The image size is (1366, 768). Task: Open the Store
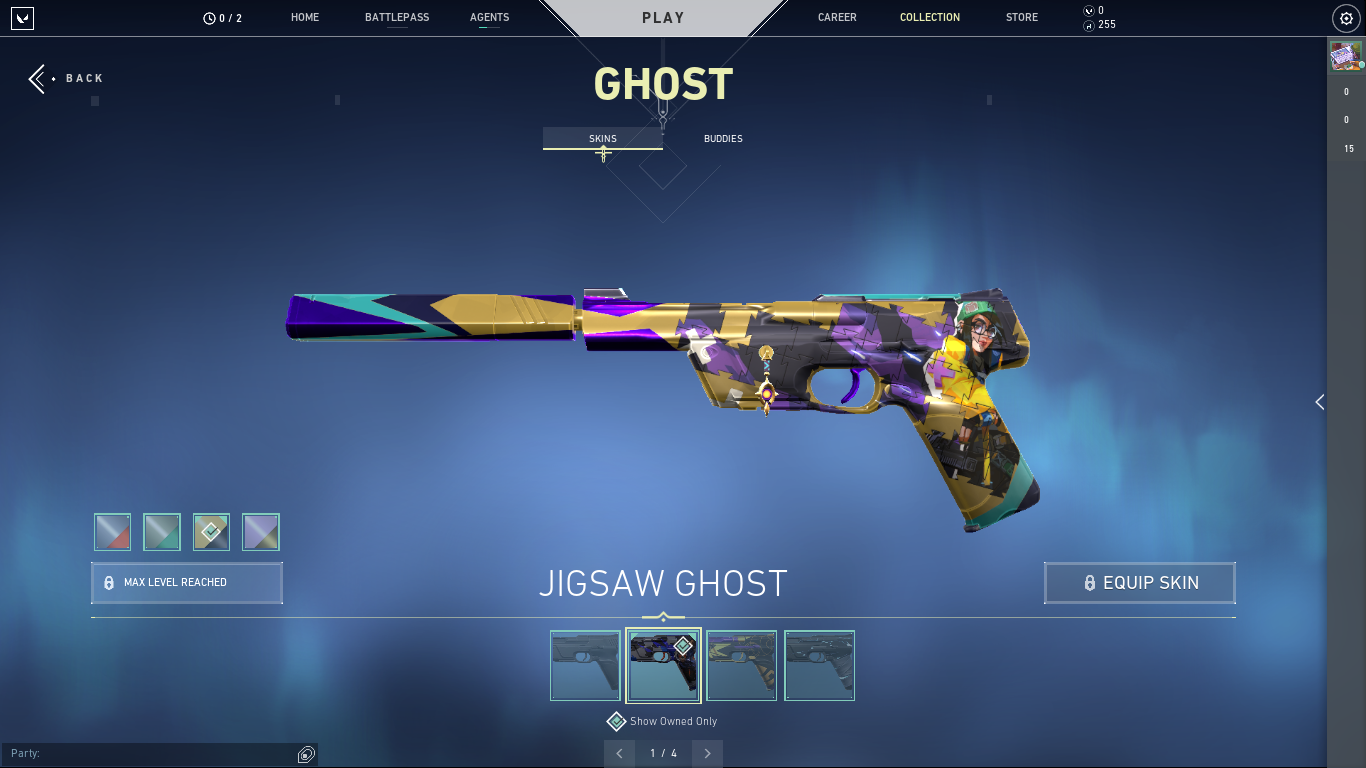point(1021,18)
